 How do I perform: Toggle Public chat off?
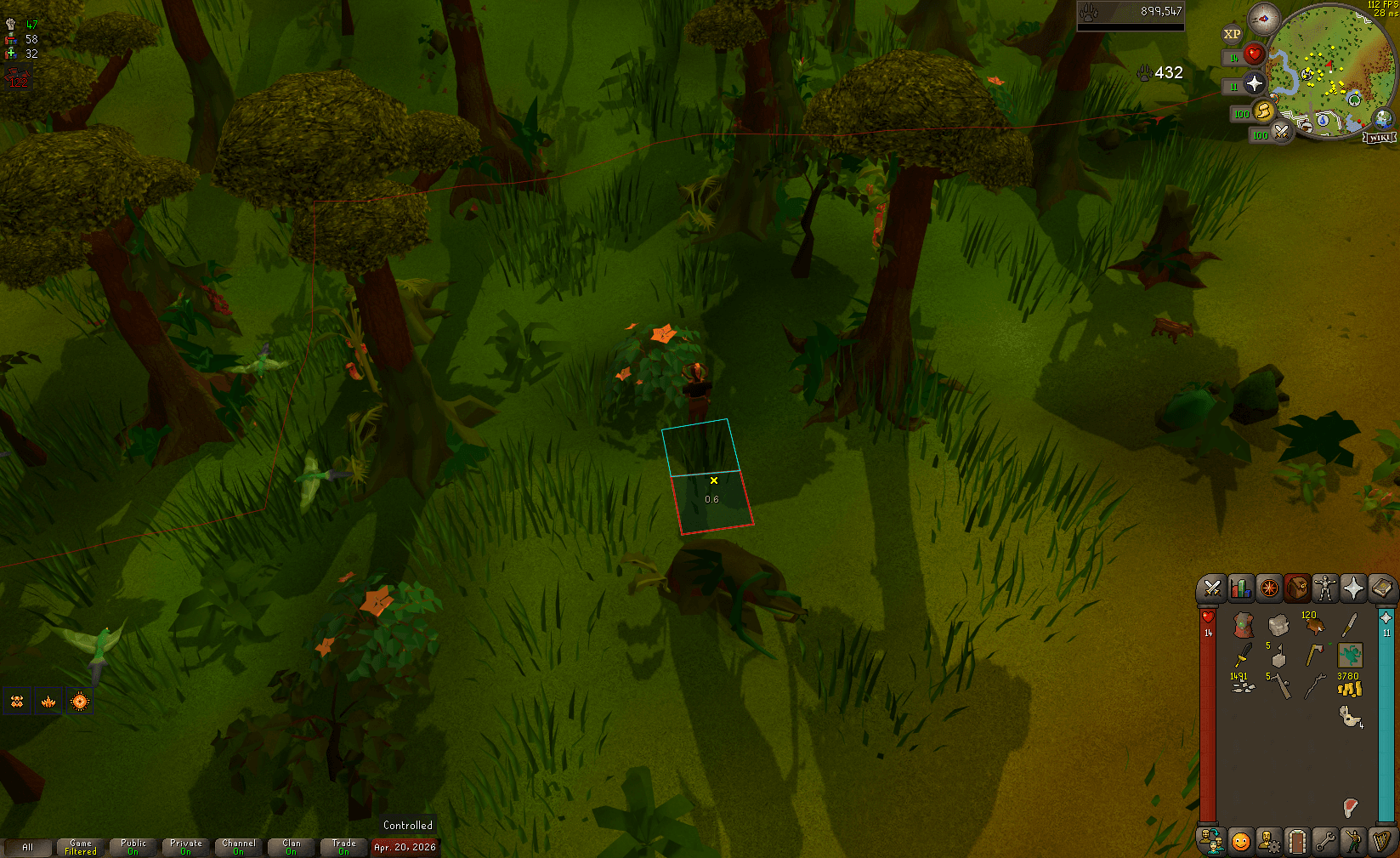click(133, 846)
